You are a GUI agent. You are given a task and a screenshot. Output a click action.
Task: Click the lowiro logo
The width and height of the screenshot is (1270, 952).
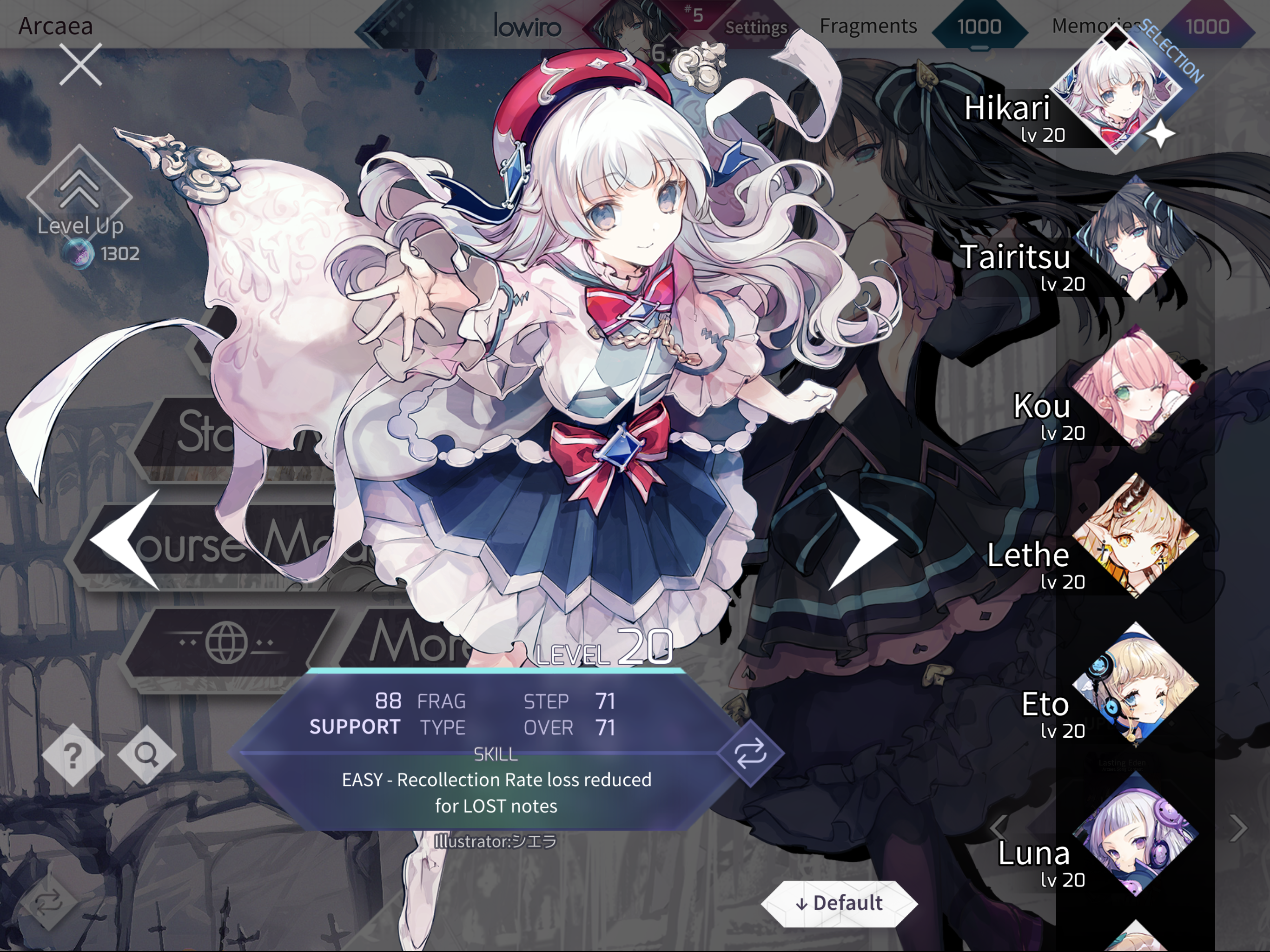tap(527, 26)
